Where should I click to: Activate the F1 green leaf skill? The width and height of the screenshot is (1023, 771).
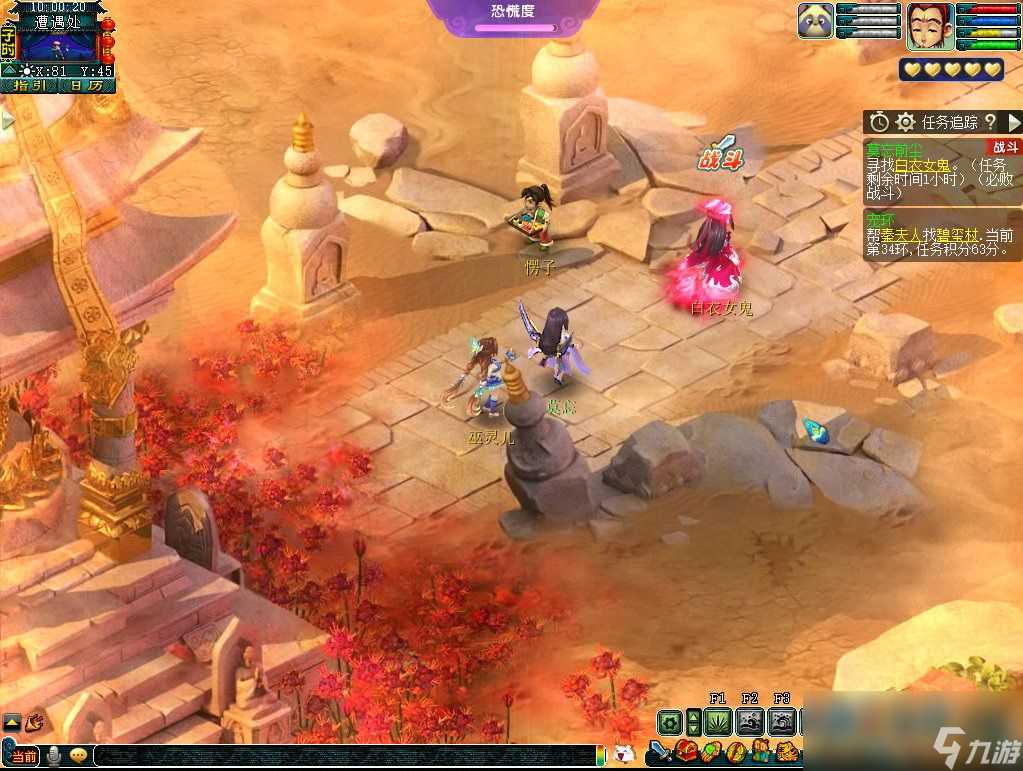point(718,721)
